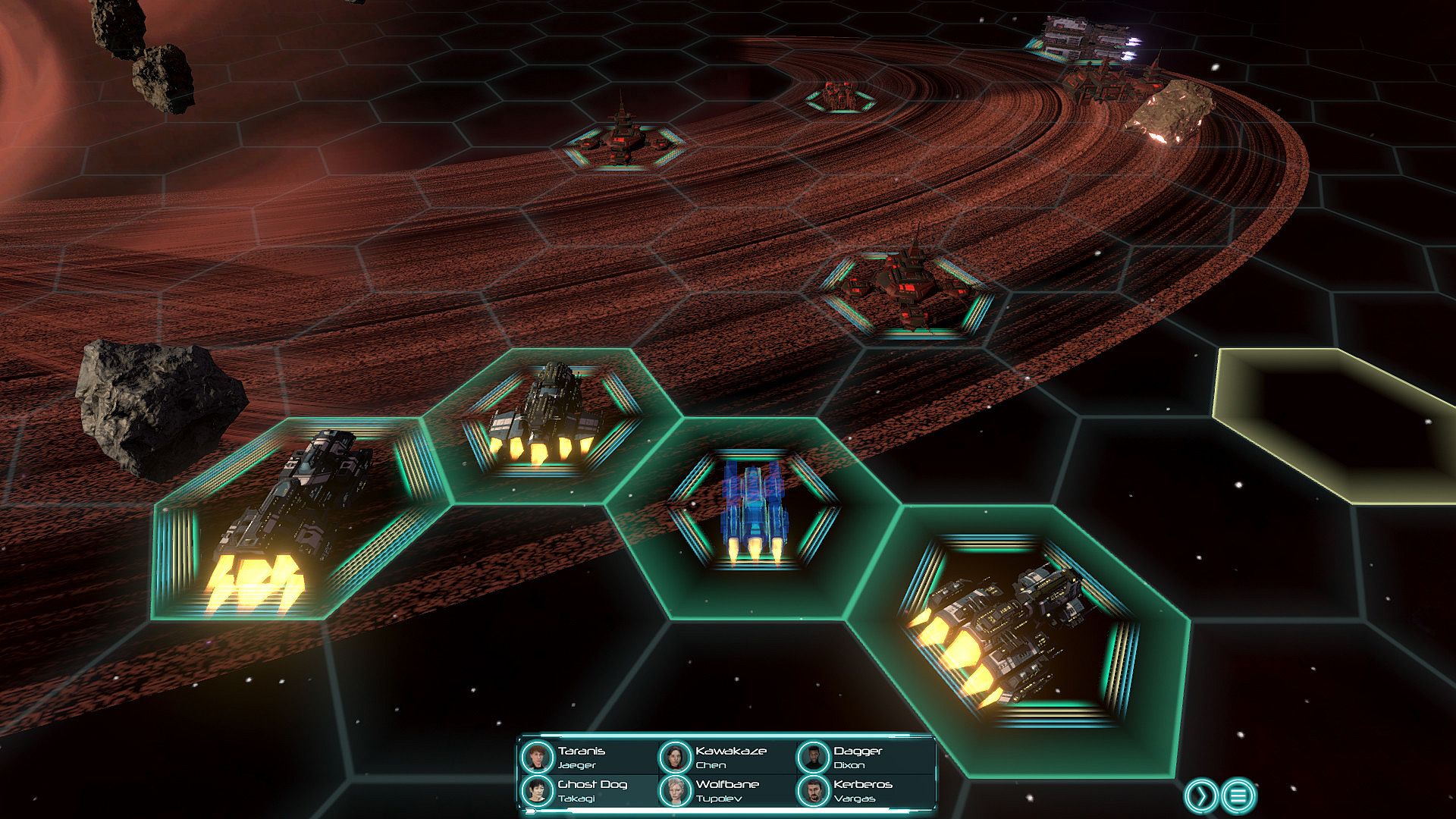Click the round arrow next-turn button

pos(1201,796)
